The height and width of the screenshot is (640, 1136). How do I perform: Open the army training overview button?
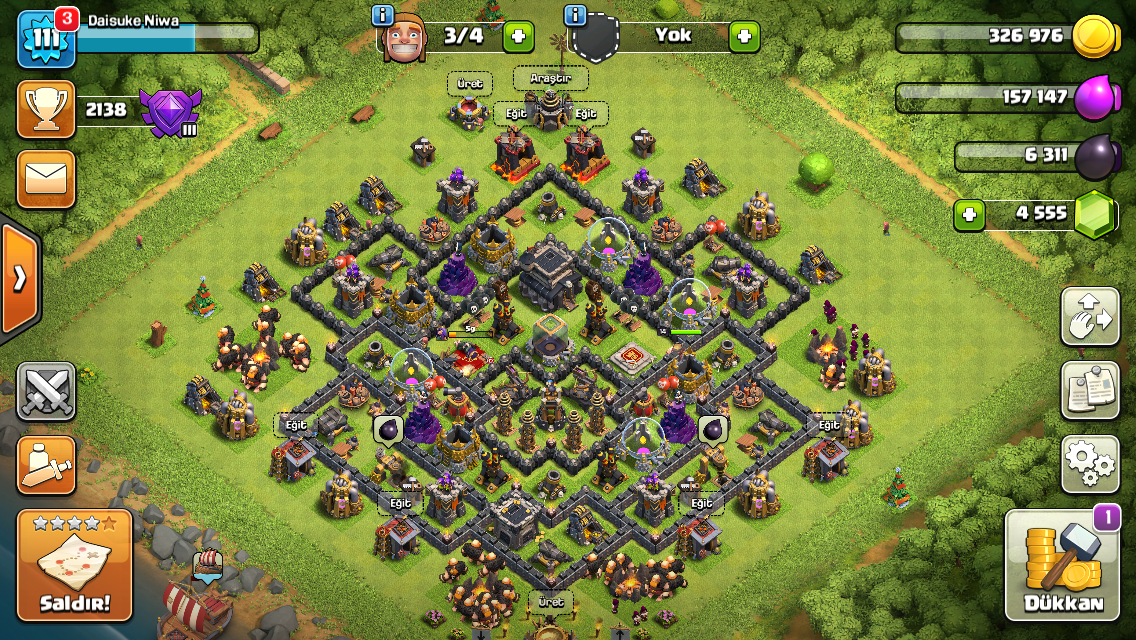46,466
